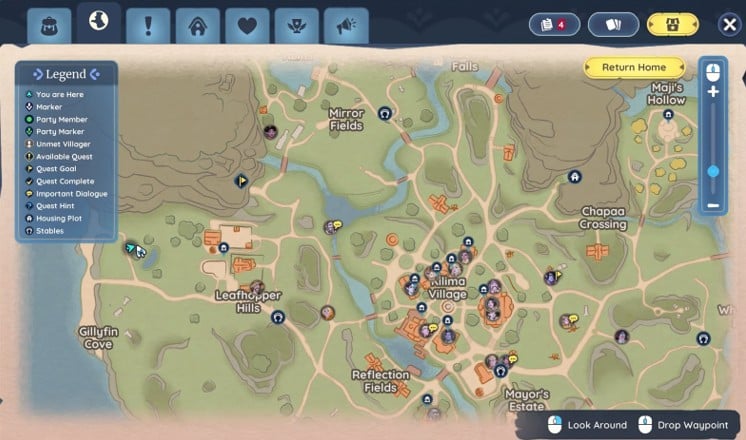The width and height of the screenshot is (746, 440).
Task: Switch to the exclamation mark quests tab
Action: pos(148,25)
